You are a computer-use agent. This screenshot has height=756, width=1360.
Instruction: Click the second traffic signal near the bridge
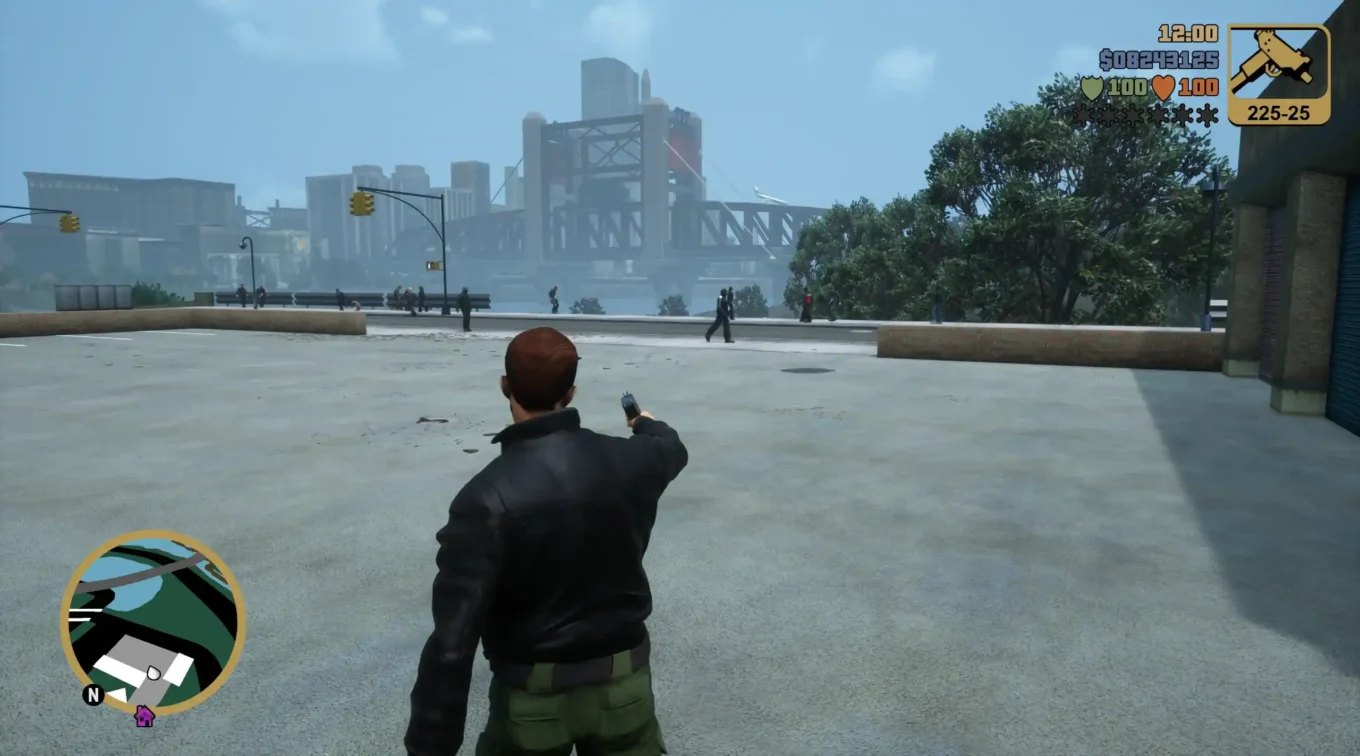435,267
